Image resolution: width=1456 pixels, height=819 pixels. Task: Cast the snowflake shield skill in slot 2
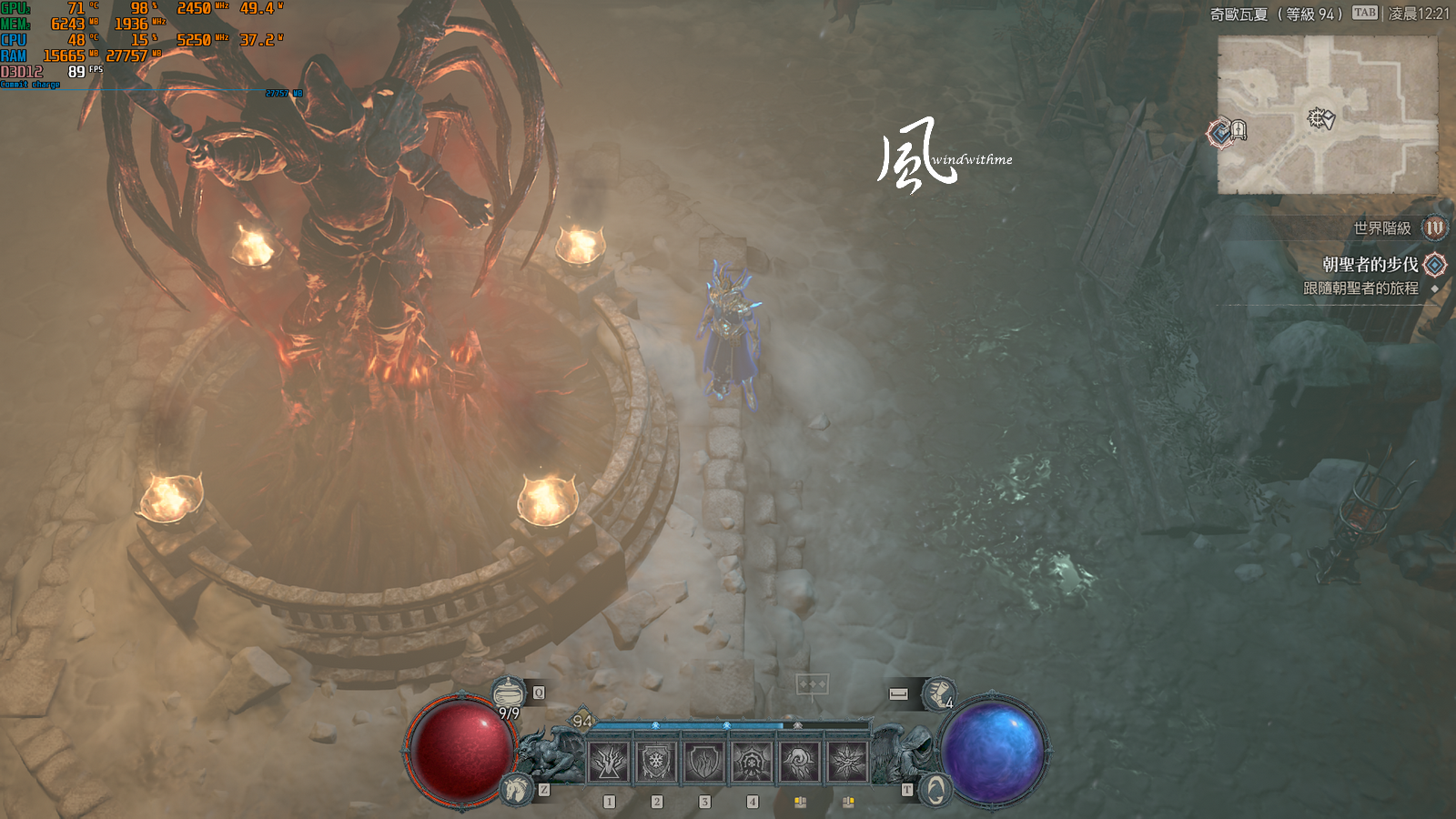tap(656, 762)
